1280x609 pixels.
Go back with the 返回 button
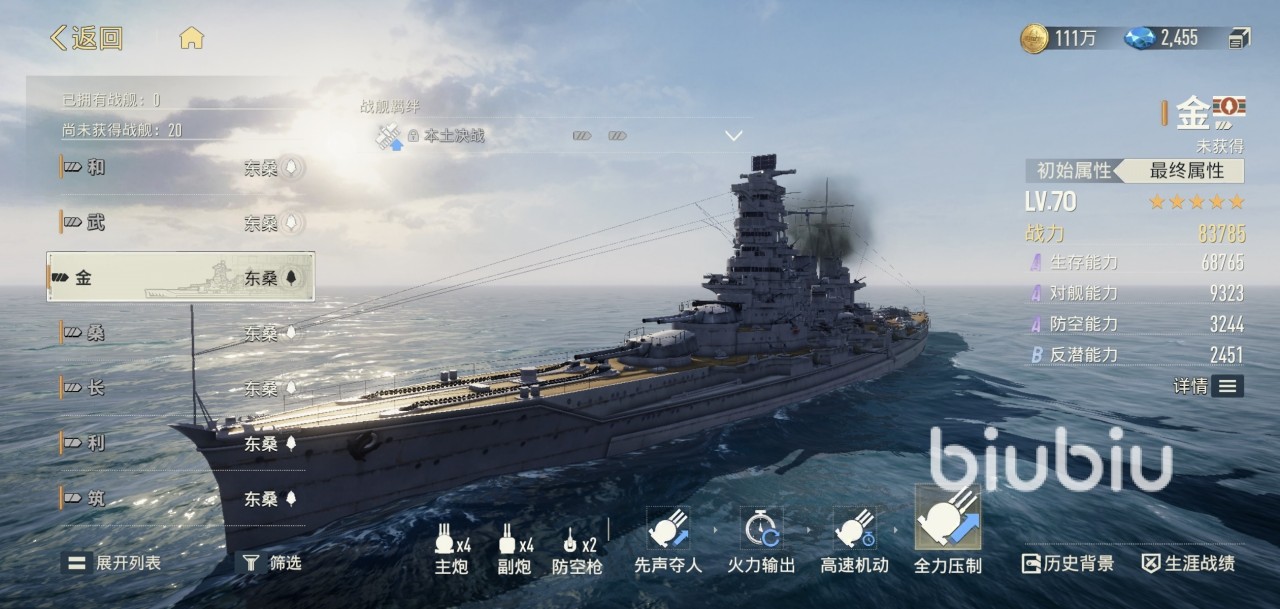[x=87, y=39]
